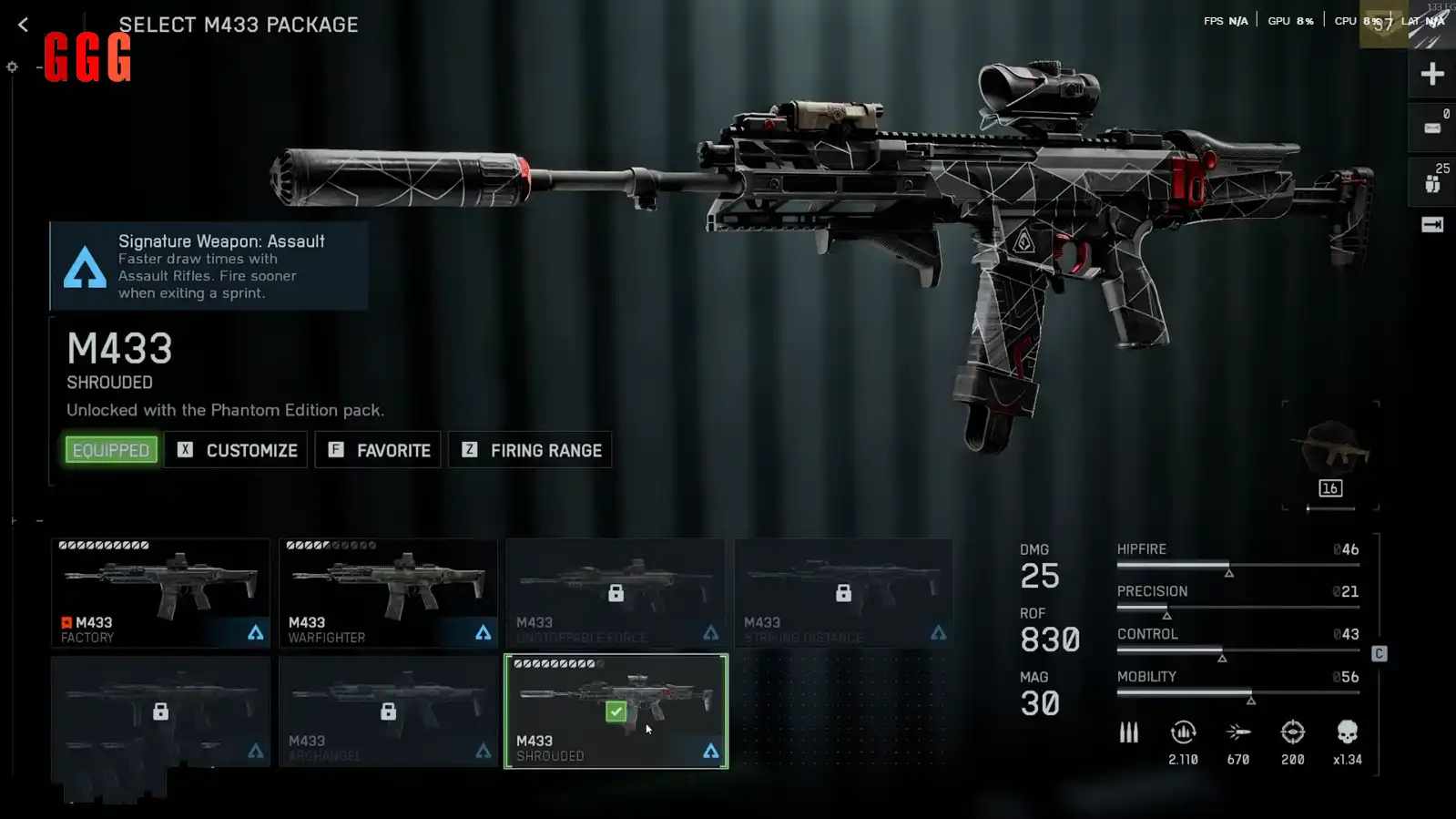The height and width of the screenshot is (819, 1456).
Task: Select the M433 Factory package
Action: (160, 592)
